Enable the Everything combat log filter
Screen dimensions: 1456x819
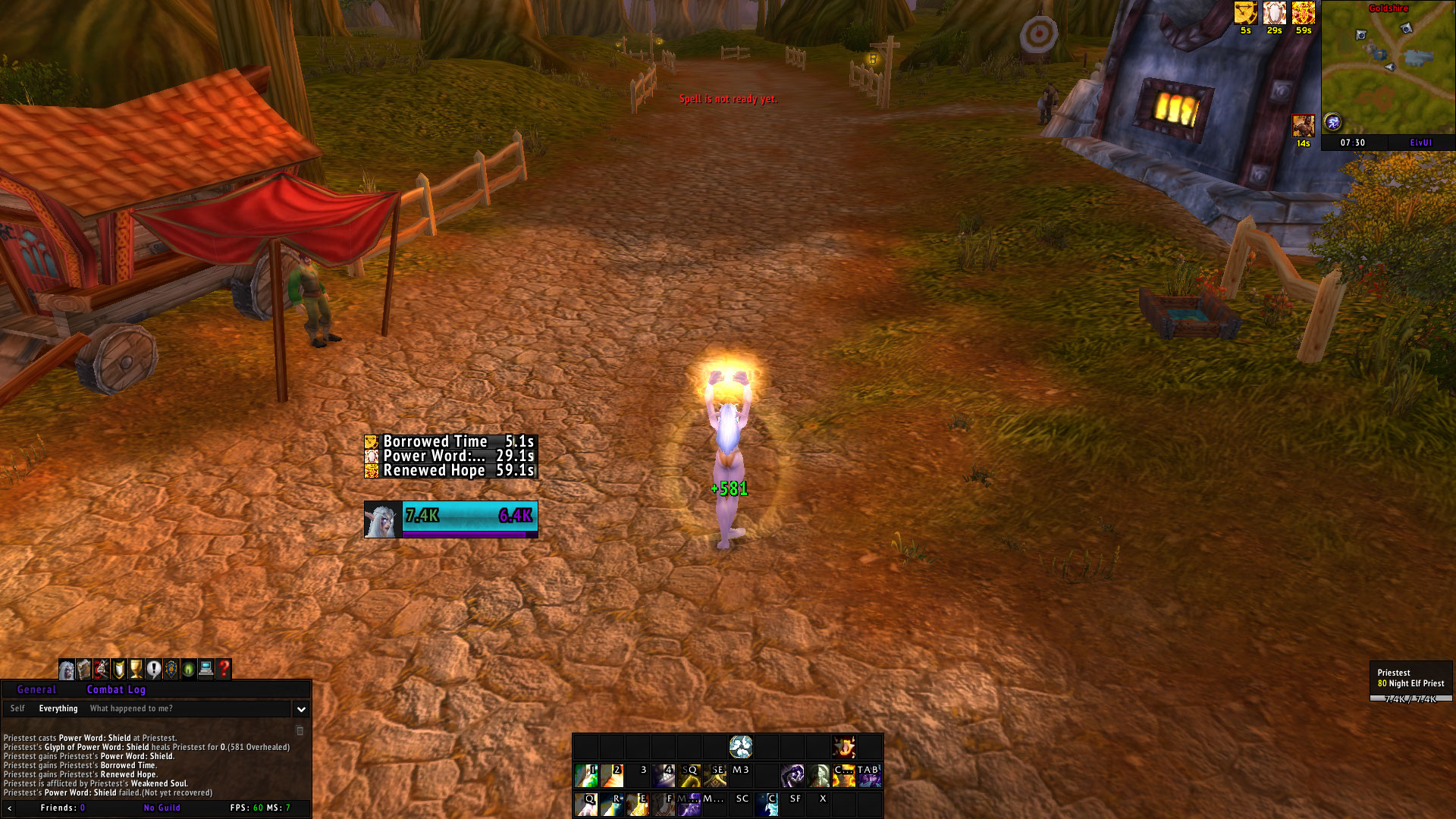pos(60,708)
